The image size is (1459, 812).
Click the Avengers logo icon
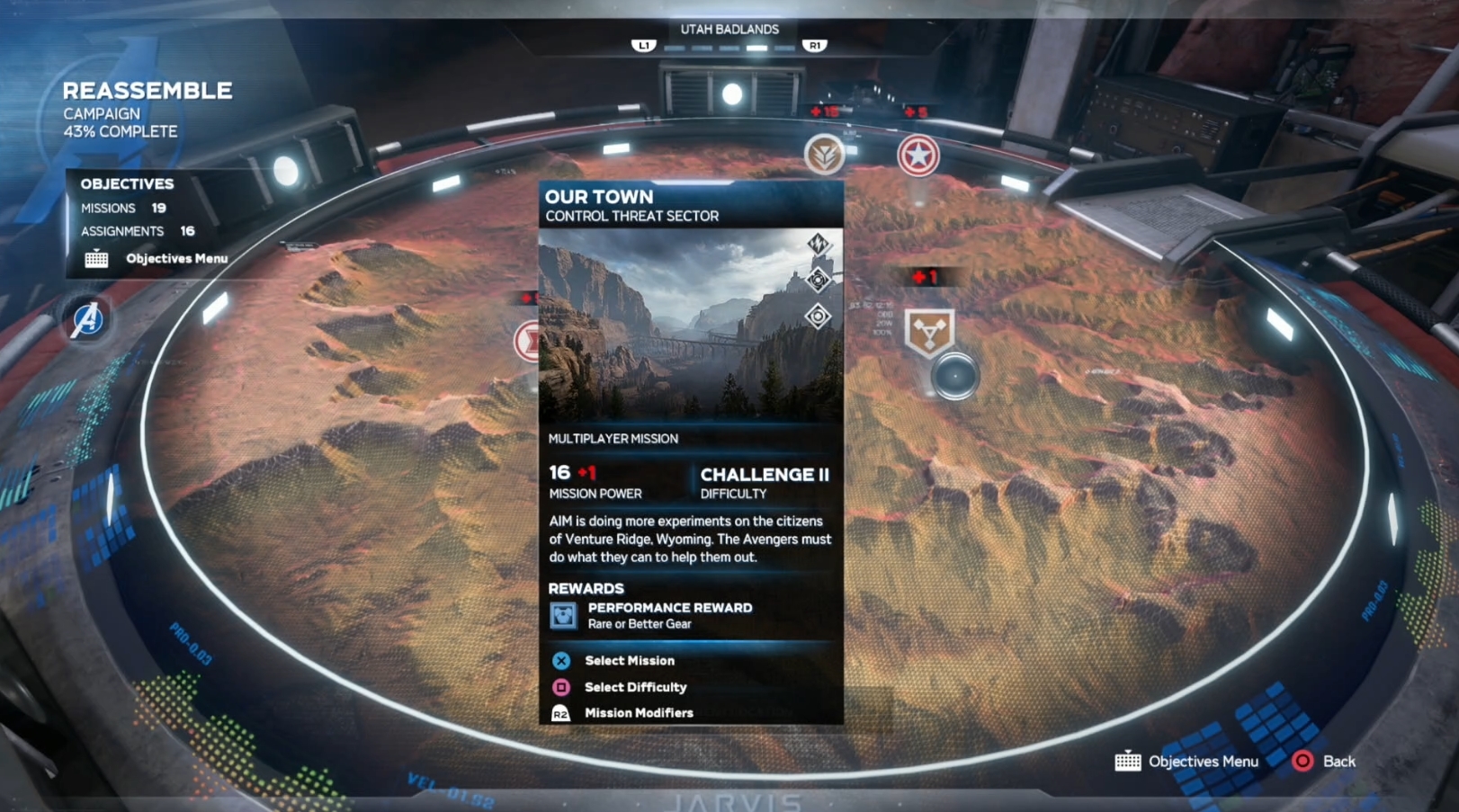pyautogui.click(x=87, y=319)
